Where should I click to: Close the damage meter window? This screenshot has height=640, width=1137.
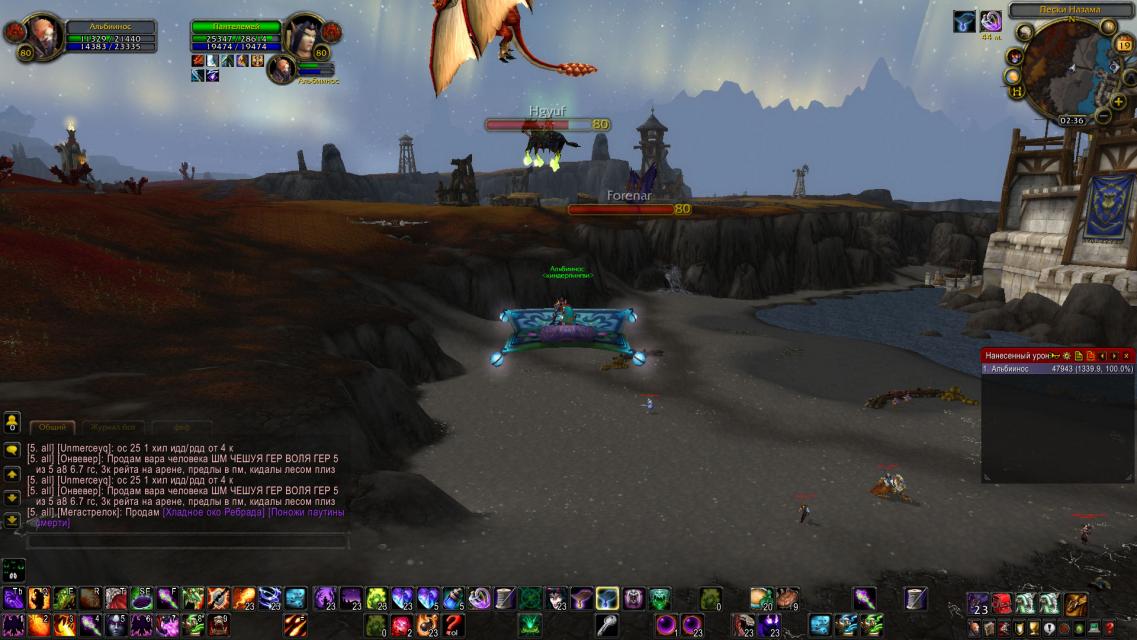(x=1127, y=355)
